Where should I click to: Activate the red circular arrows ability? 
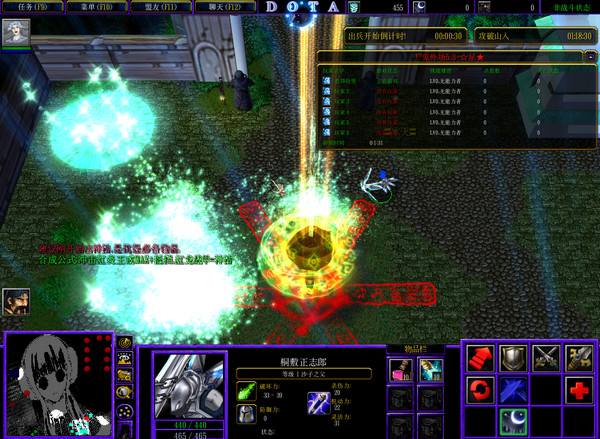[x=482, y=391]
